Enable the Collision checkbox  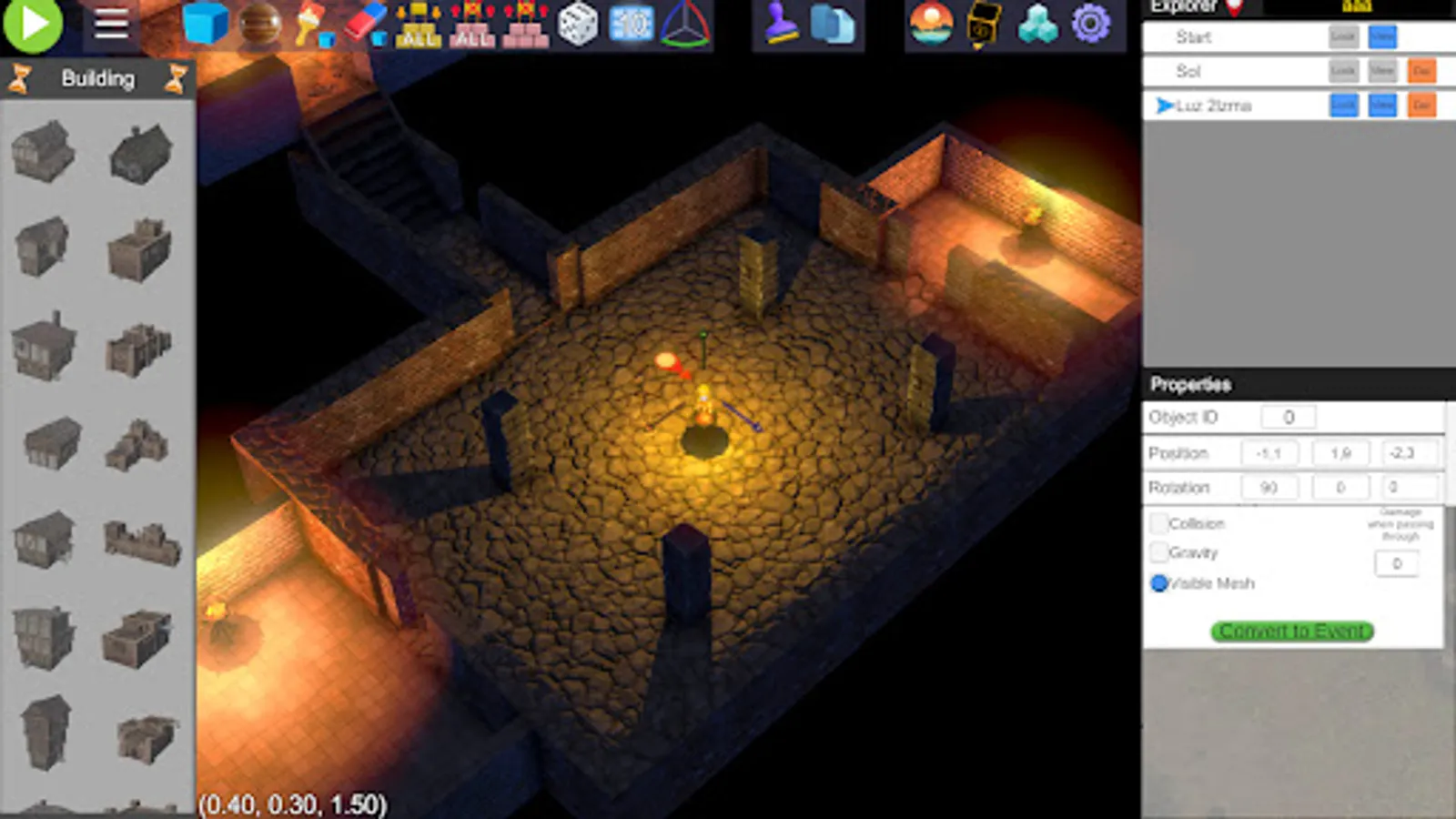(x=1159, y=523)
